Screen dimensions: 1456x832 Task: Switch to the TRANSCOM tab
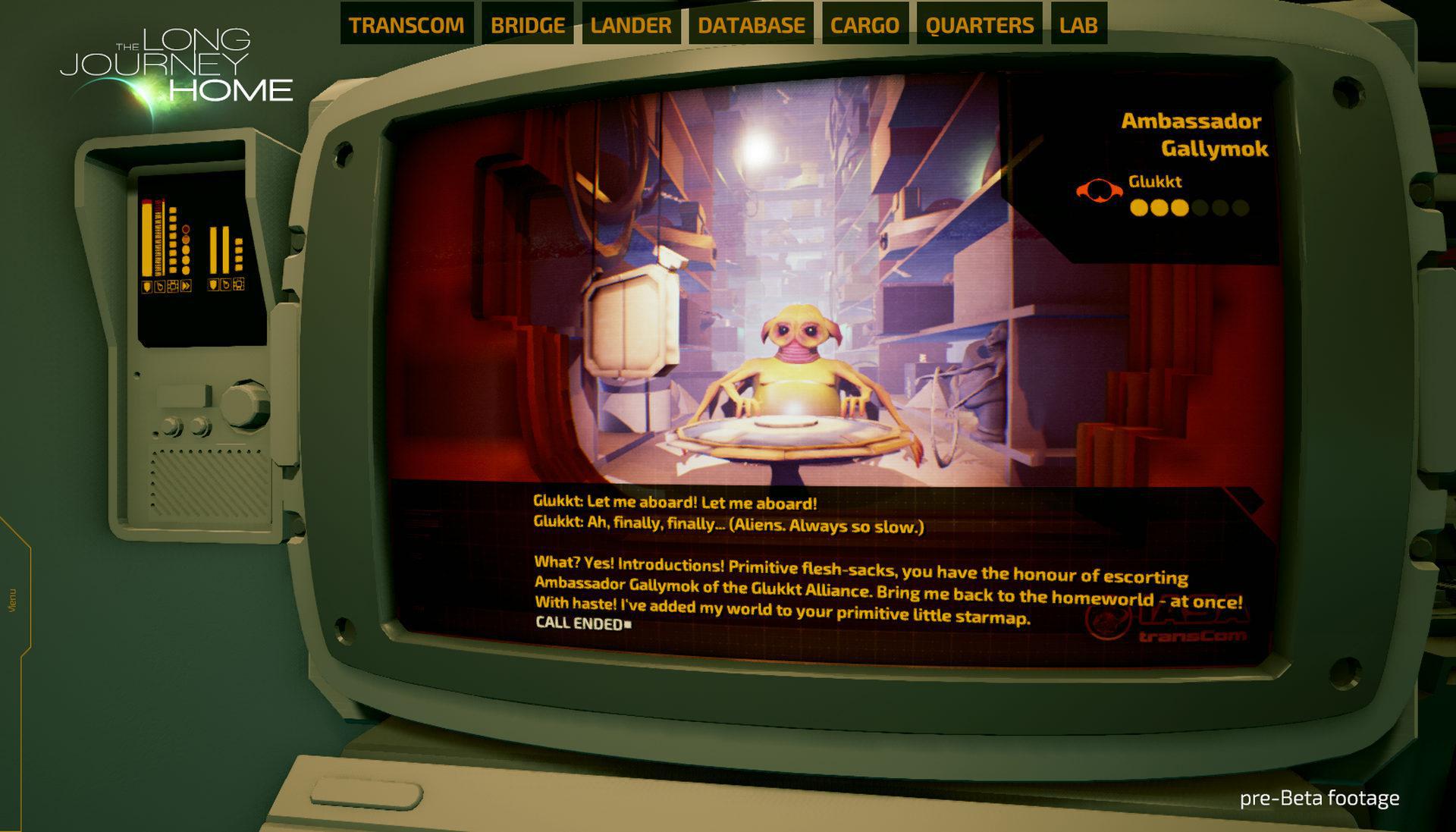(406, 24)
